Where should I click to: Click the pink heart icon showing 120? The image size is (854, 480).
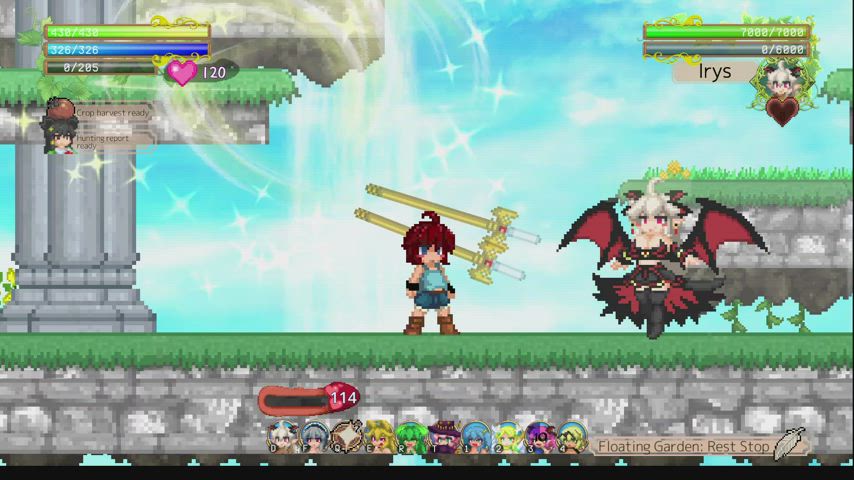point(182,71)
